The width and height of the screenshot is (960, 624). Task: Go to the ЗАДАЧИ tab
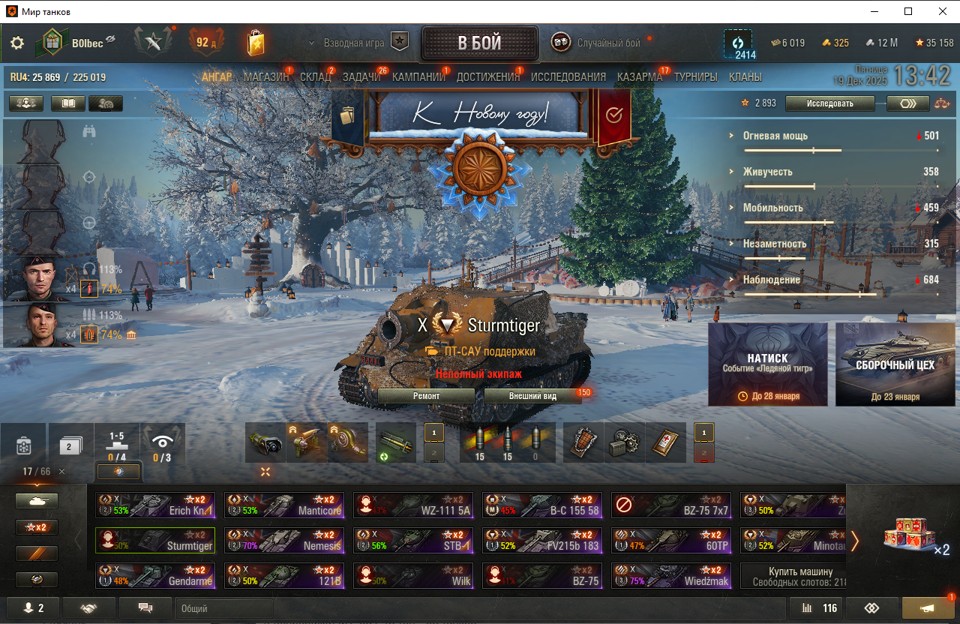coord(361,77)
